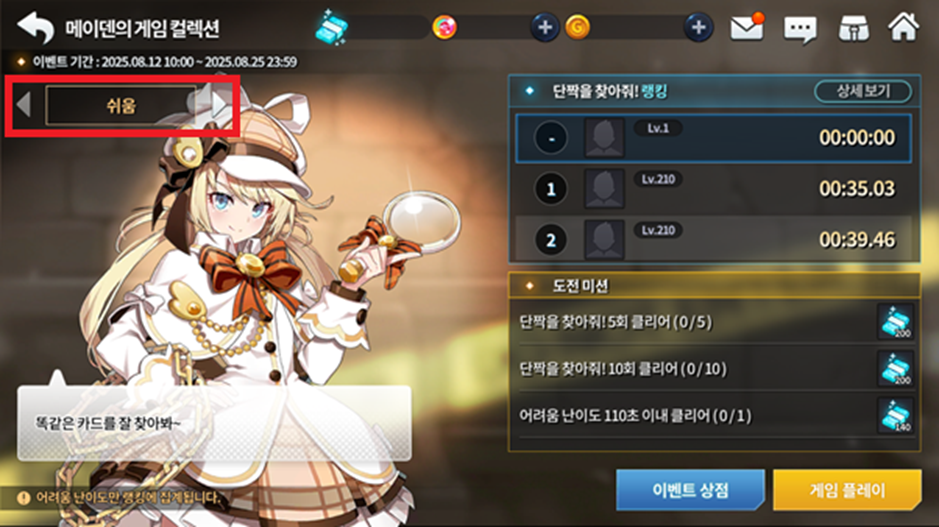The image size is (939, 527).
Task: Switch to the next difficulty with right arrow
Action: [219, 104]
